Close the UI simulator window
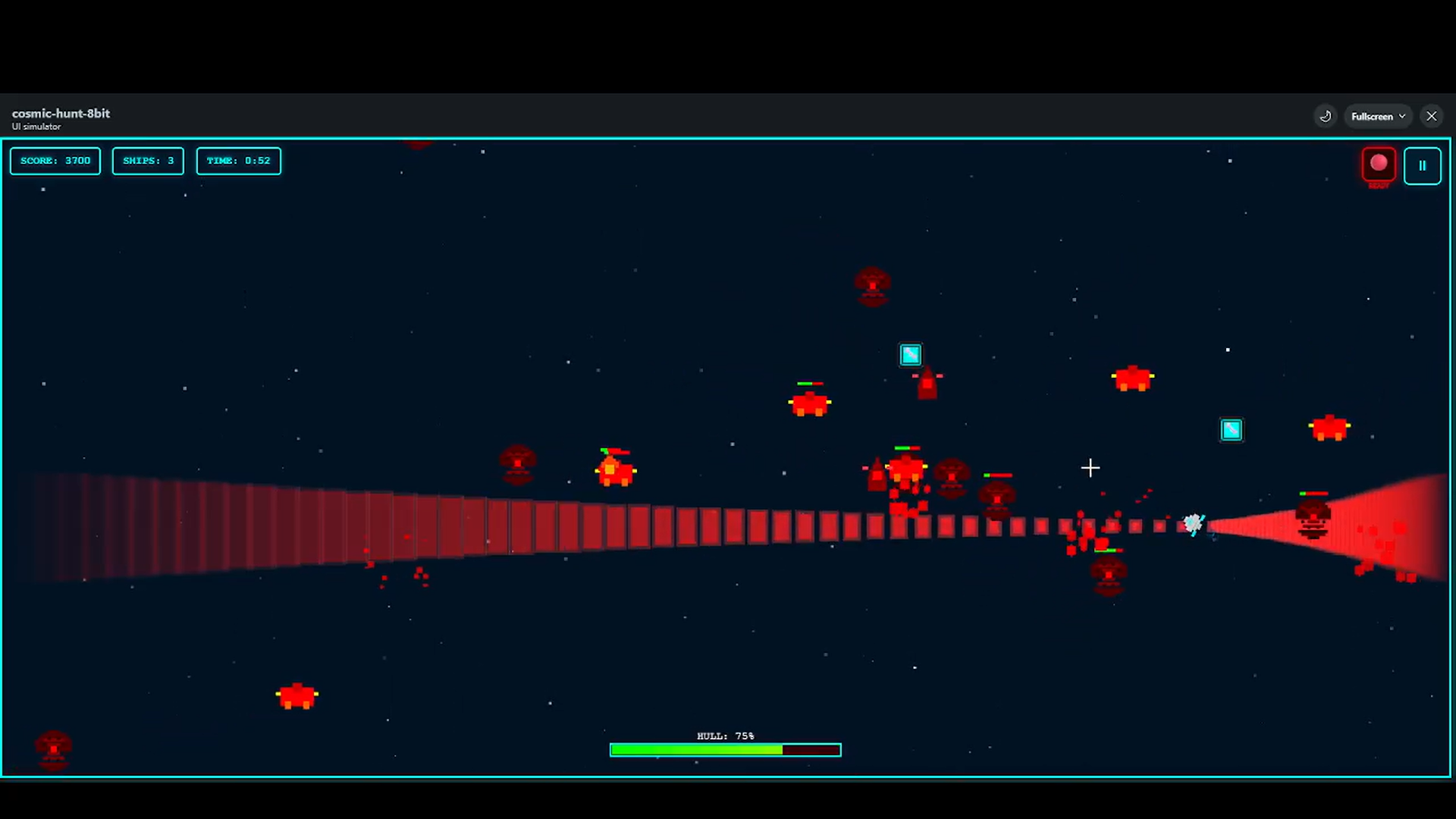1456x819 pixels. coord(1431,116)
